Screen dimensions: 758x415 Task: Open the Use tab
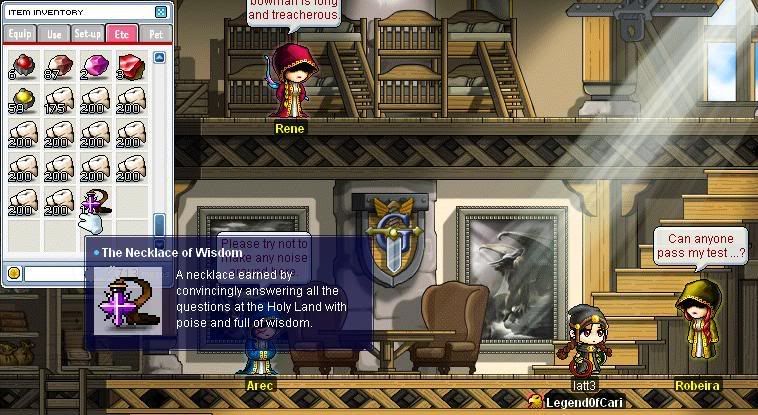pyautogui.click(x=53, y=34)
